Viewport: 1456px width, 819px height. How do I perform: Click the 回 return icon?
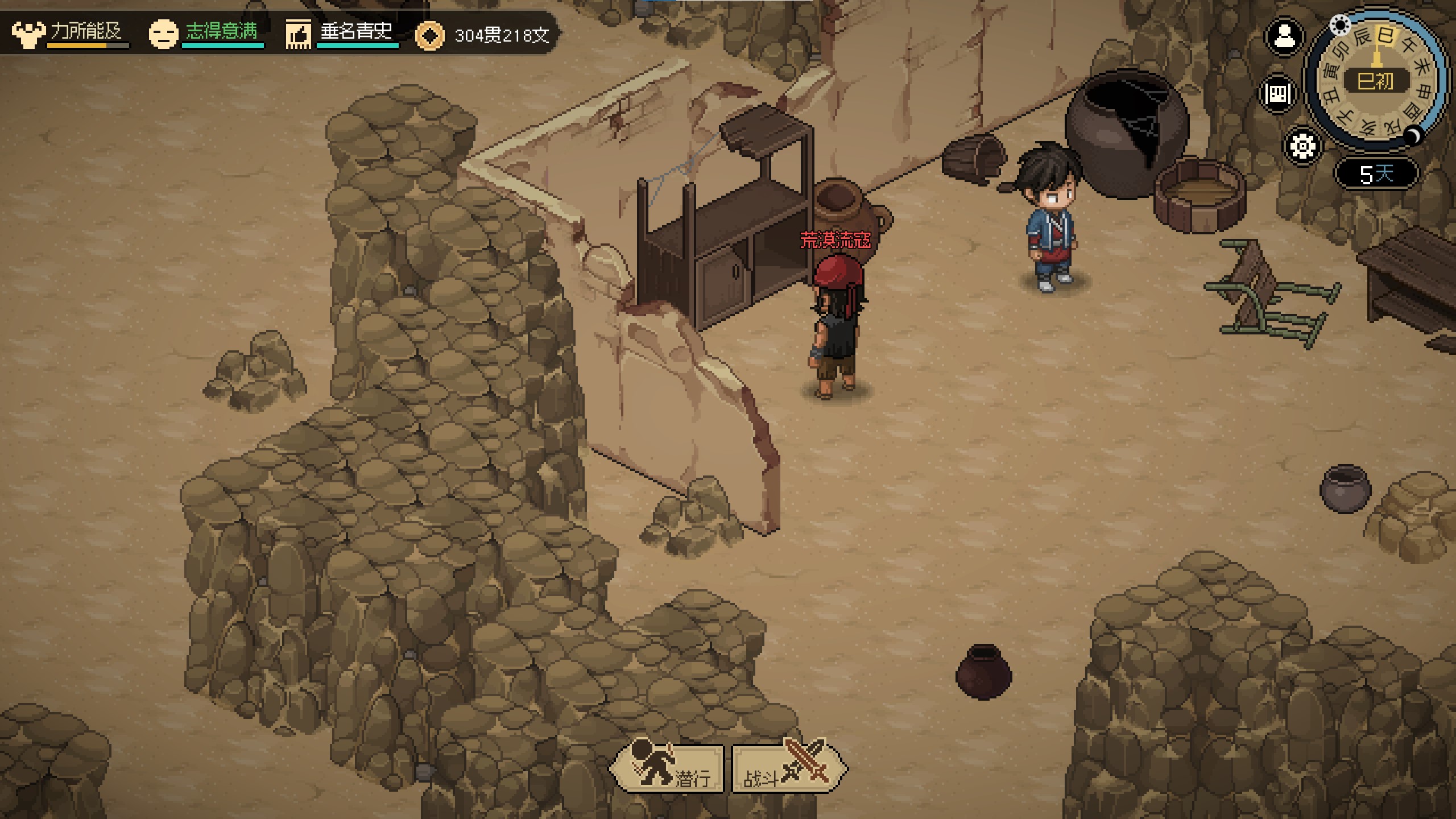pos(1279,93)
